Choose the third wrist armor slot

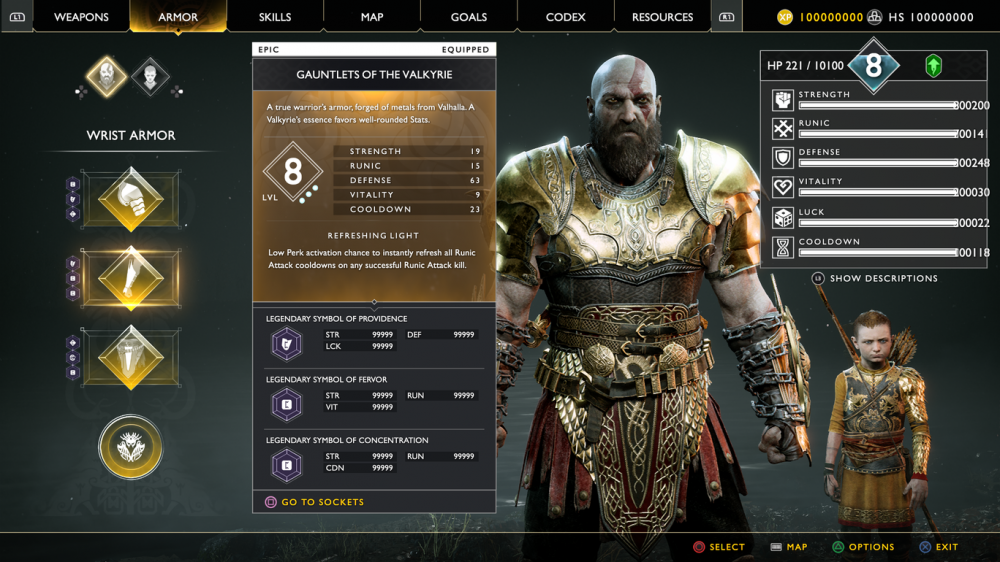[x=131, y=357]
